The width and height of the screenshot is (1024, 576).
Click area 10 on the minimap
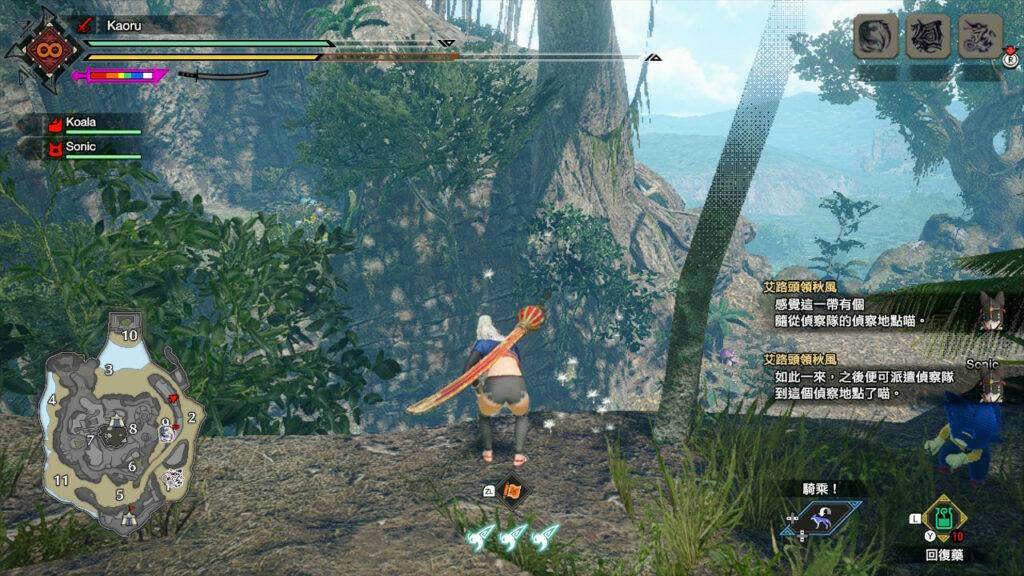pyautogui.click(x=129, y=335)
